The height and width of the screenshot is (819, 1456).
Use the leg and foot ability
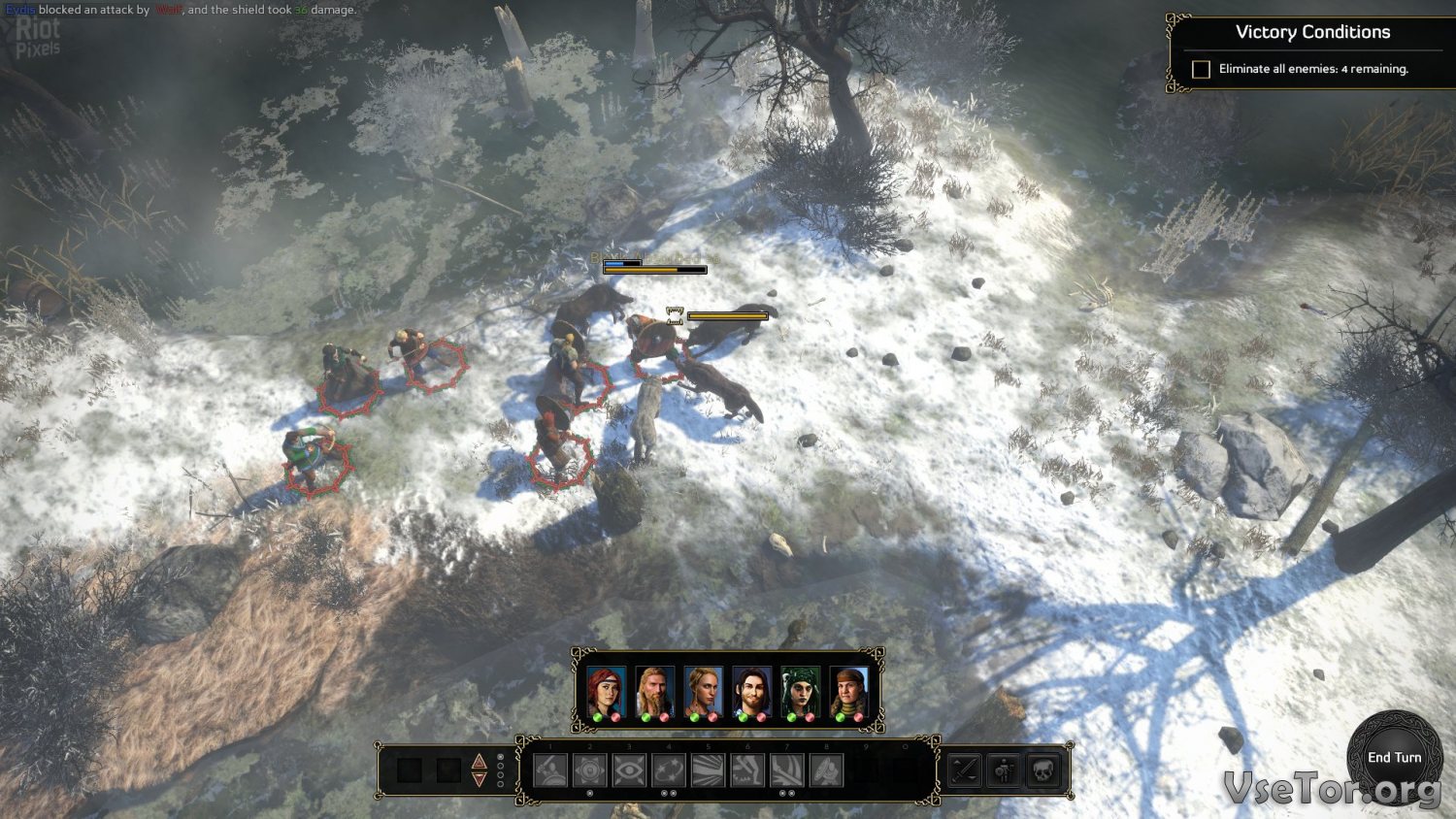click(747, 770)
